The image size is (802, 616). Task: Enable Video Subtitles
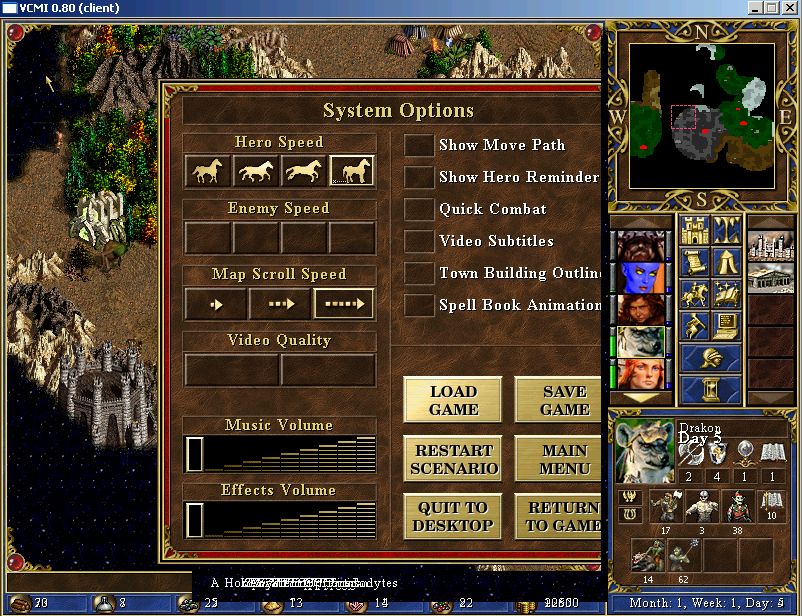coord(418,241)
